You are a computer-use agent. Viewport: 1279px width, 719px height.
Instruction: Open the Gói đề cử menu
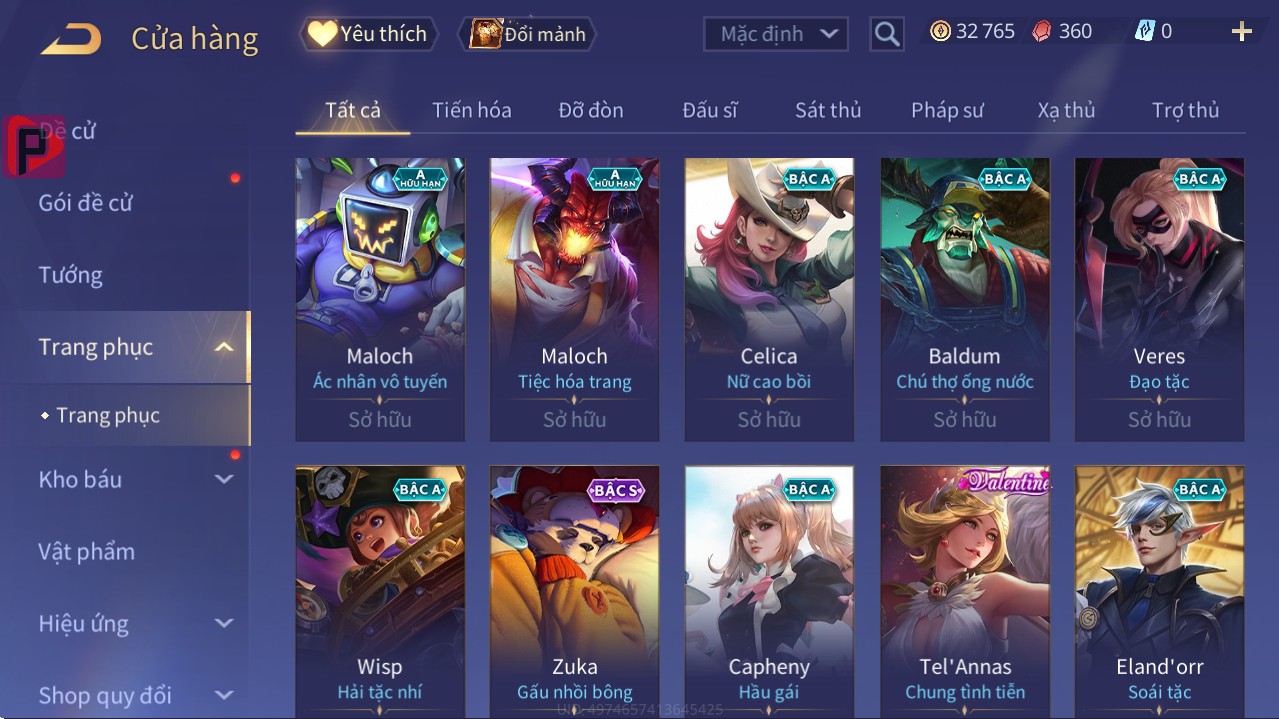tap(86, 203)
